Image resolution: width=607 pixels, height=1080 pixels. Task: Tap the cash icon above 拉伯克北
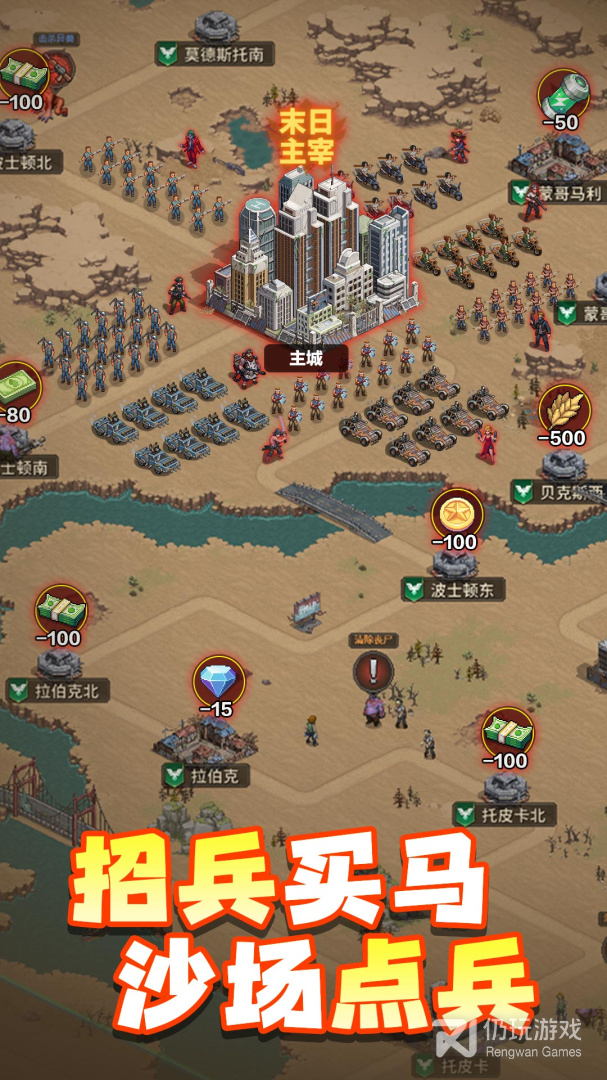[61, 610]
